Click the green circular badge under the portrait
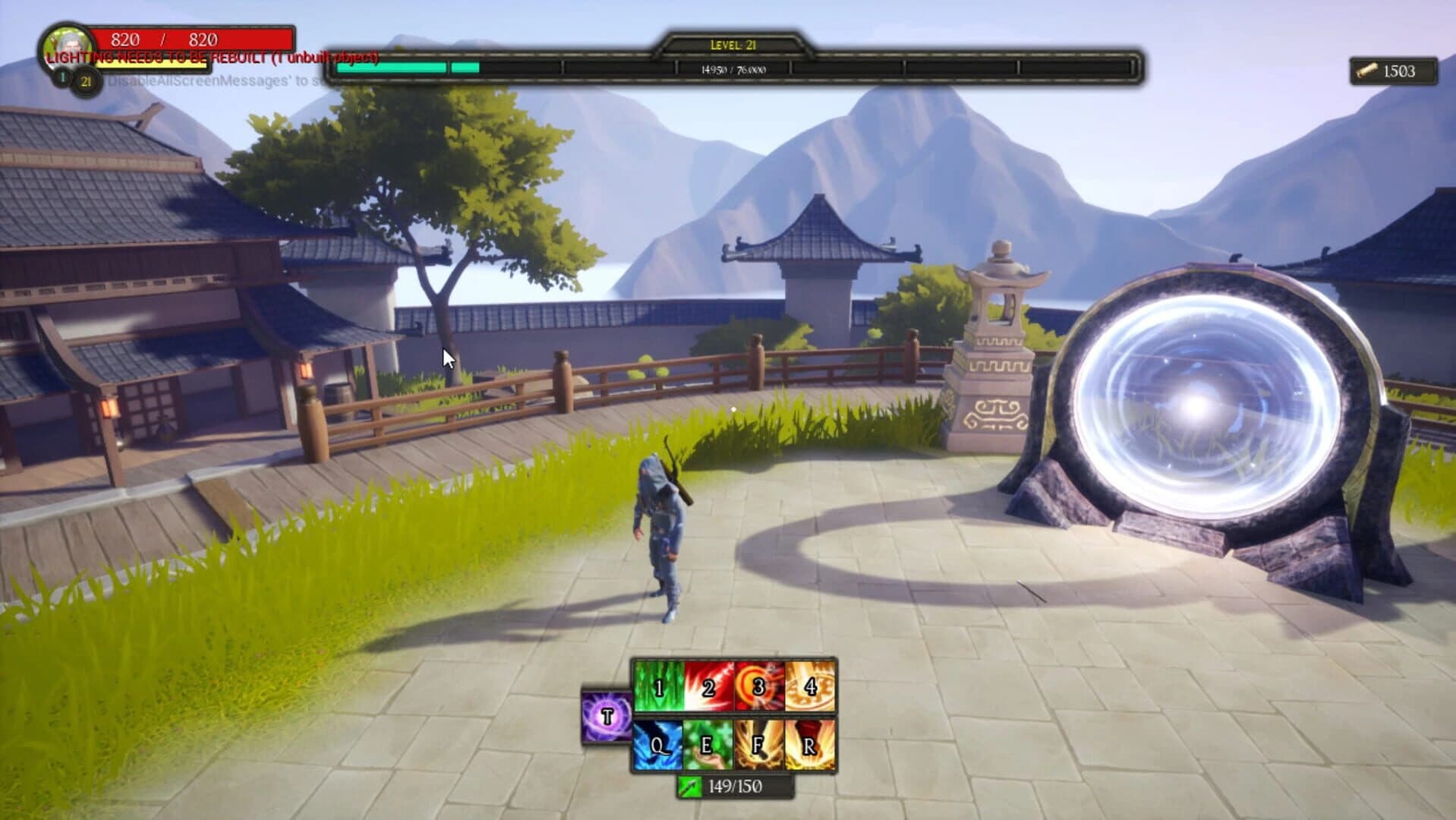1456x820 pixels. coord(61,77)
